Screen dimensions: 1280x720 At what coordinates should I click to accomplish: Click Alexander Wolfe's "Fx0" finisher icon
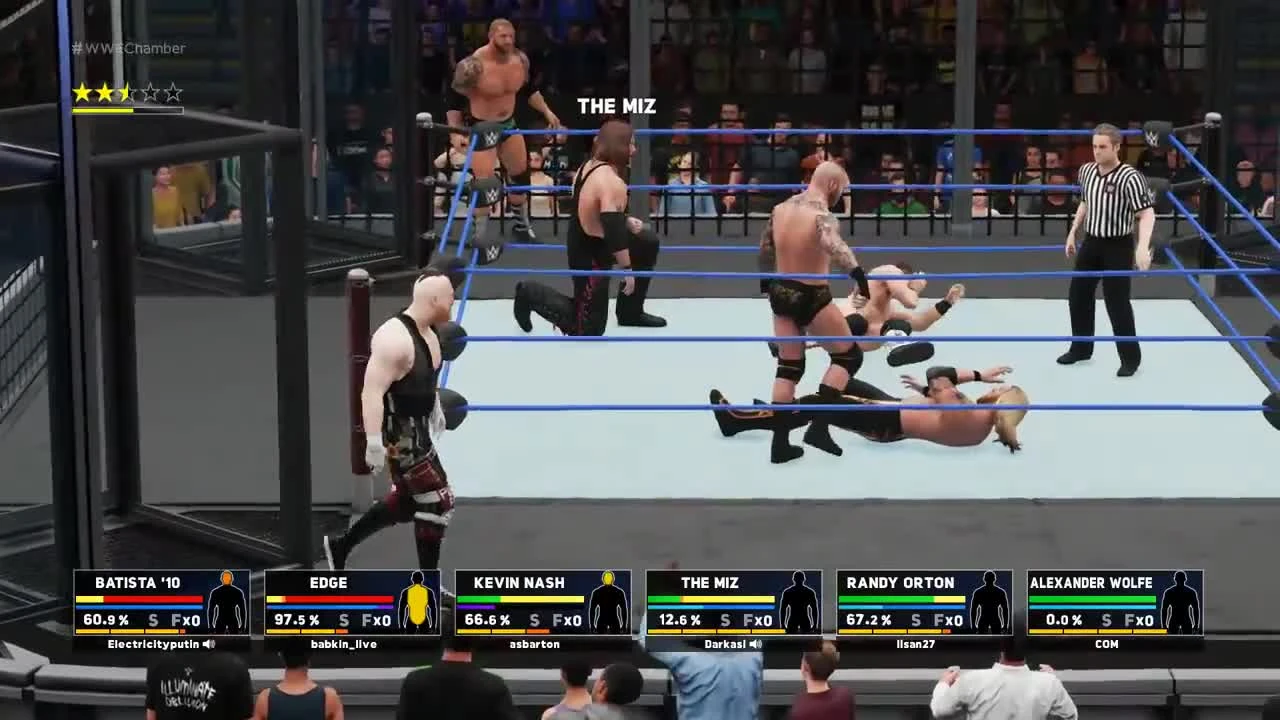tap(1138, 620)
